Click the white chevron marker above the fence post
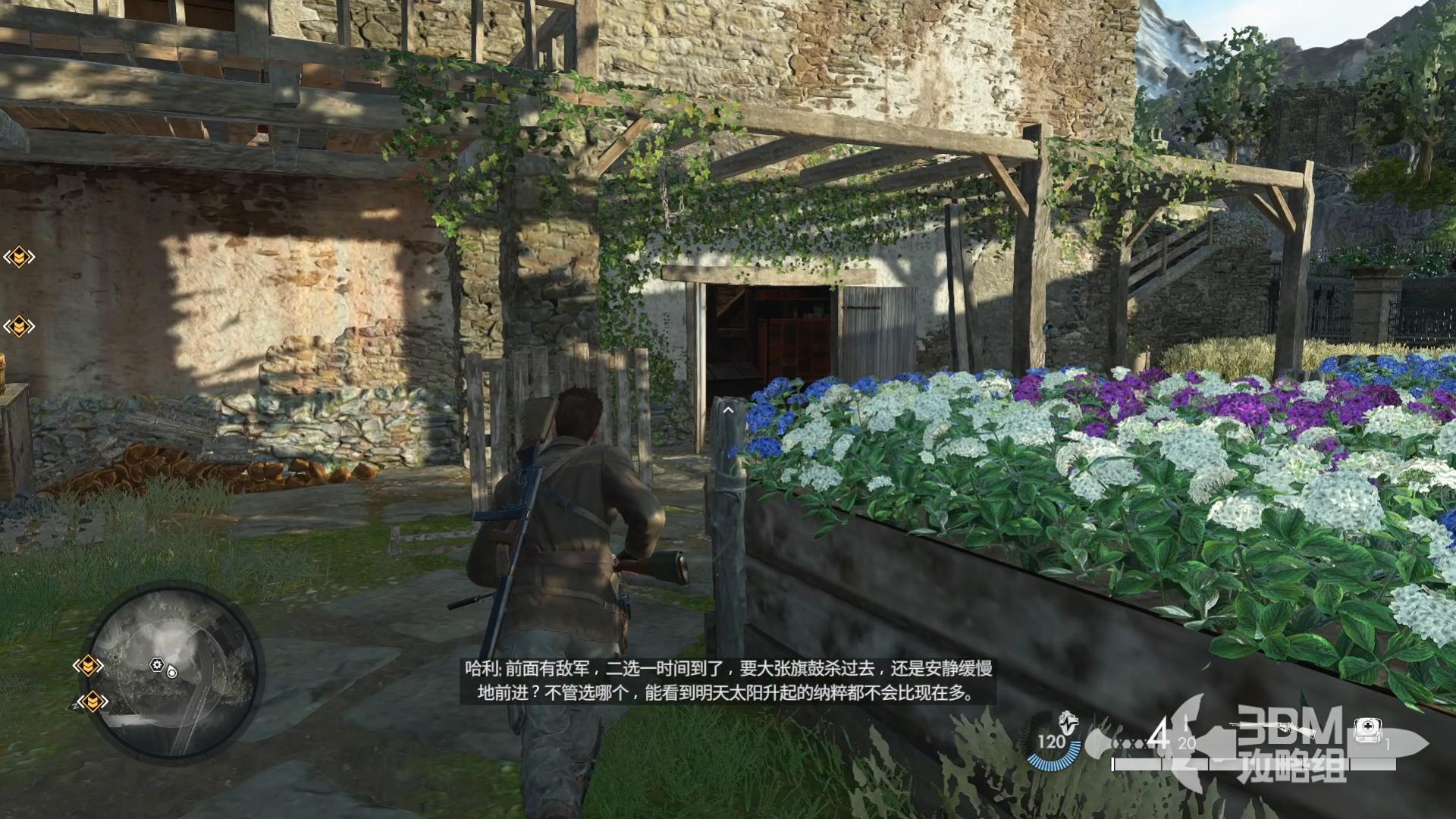The width and height of the screenshot is (1456, 819). tap(728, 410)
